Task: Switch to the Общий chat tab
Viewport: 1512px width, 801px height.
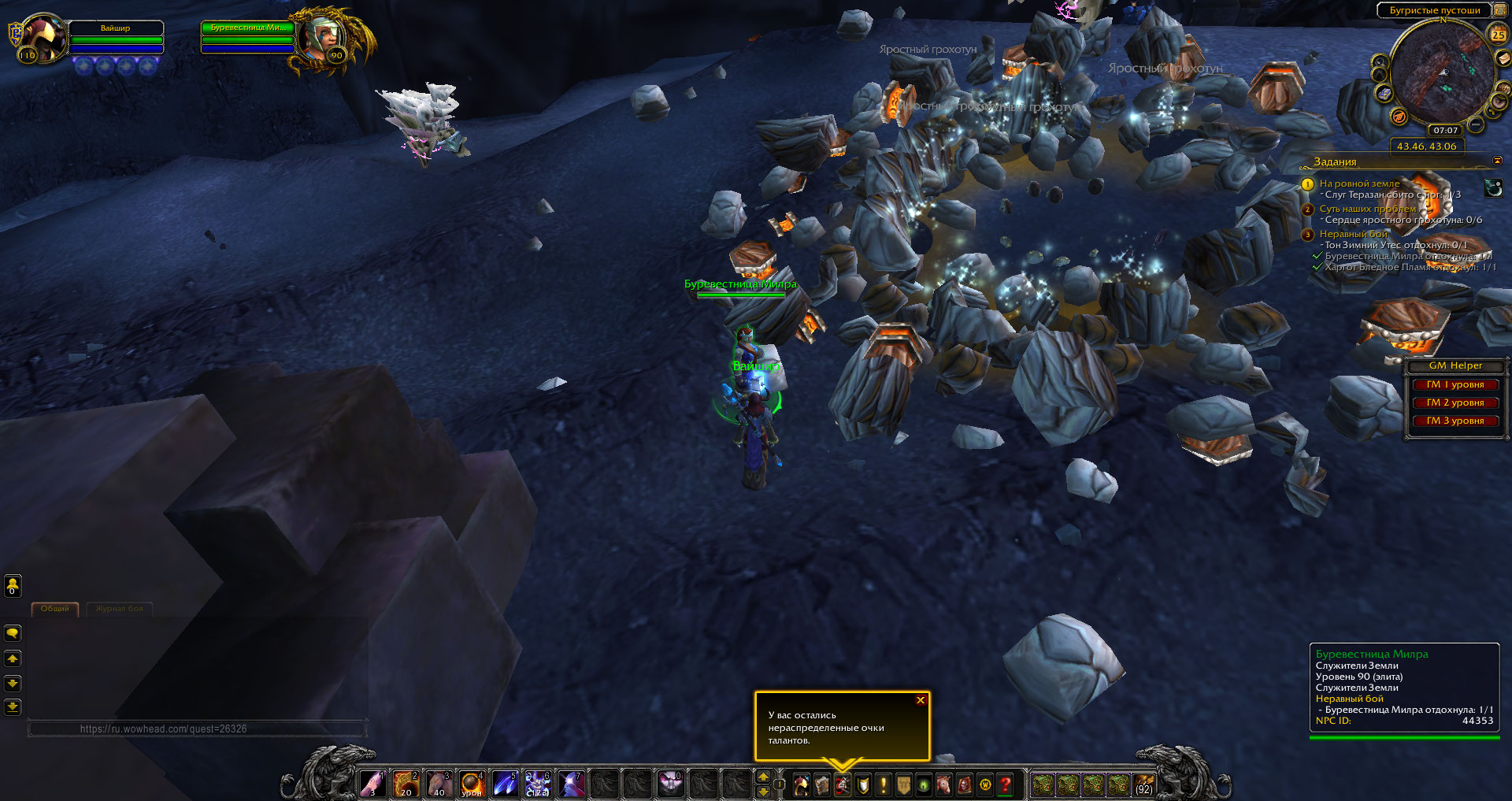Action: (55, 609)
